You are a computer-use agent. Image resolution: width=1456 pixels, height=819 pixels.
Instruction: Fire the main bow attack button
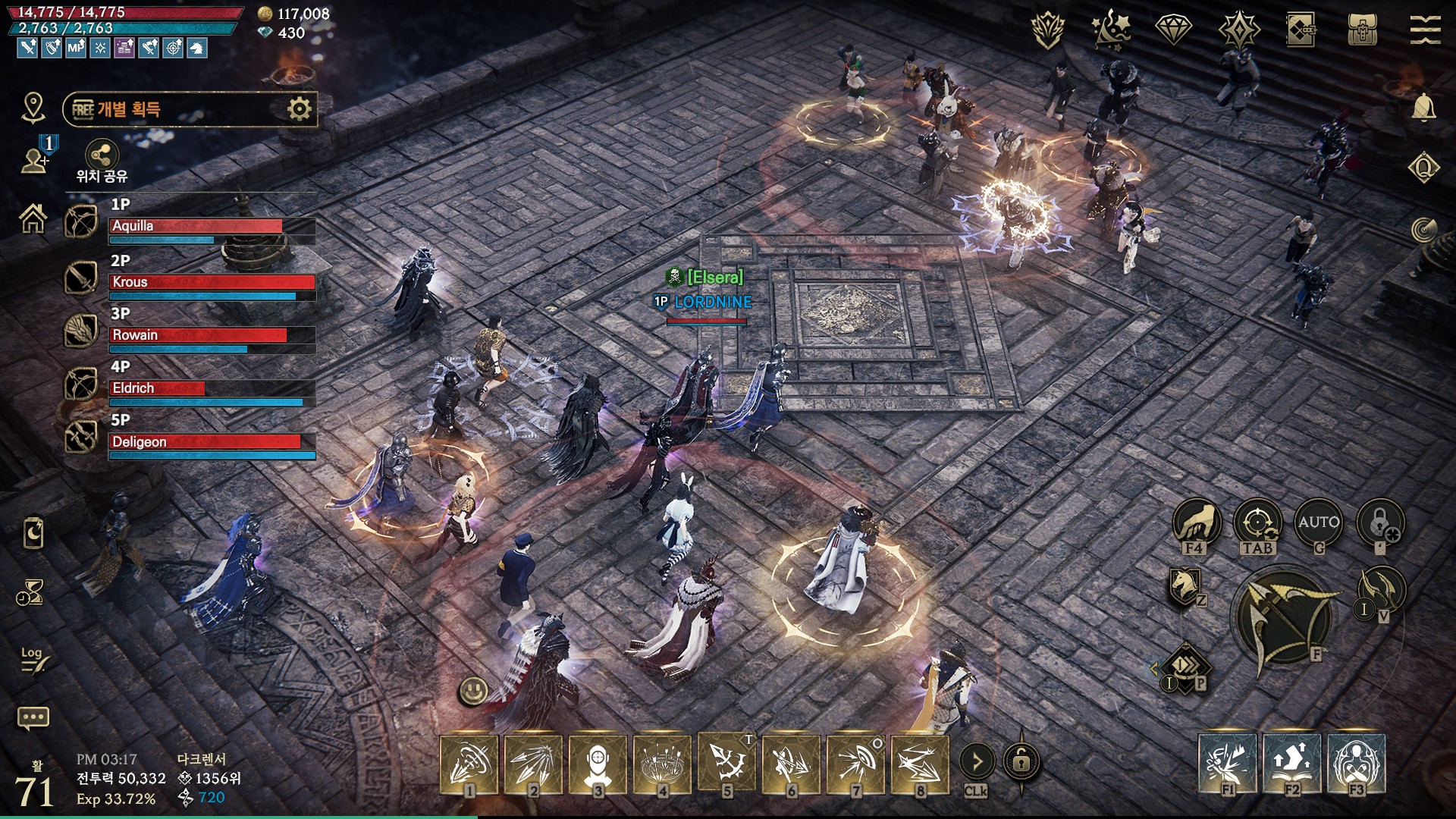point(1284,620)
